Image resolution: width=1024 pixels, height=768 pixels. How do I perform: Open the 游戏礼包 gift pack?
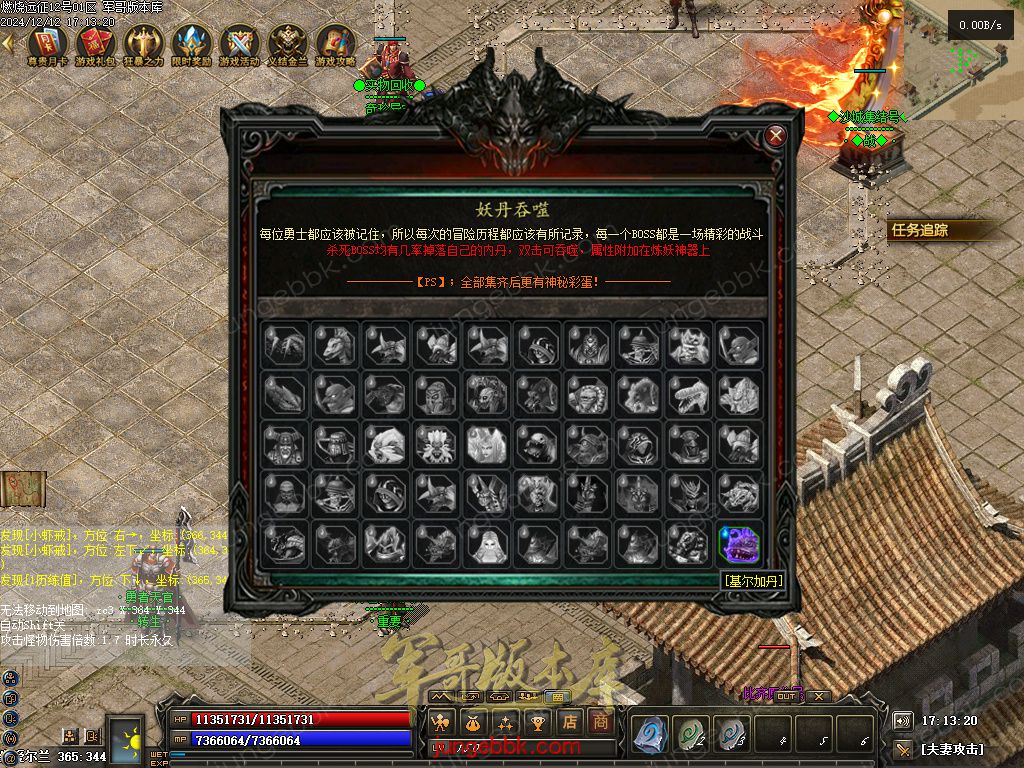pos(94,43)
